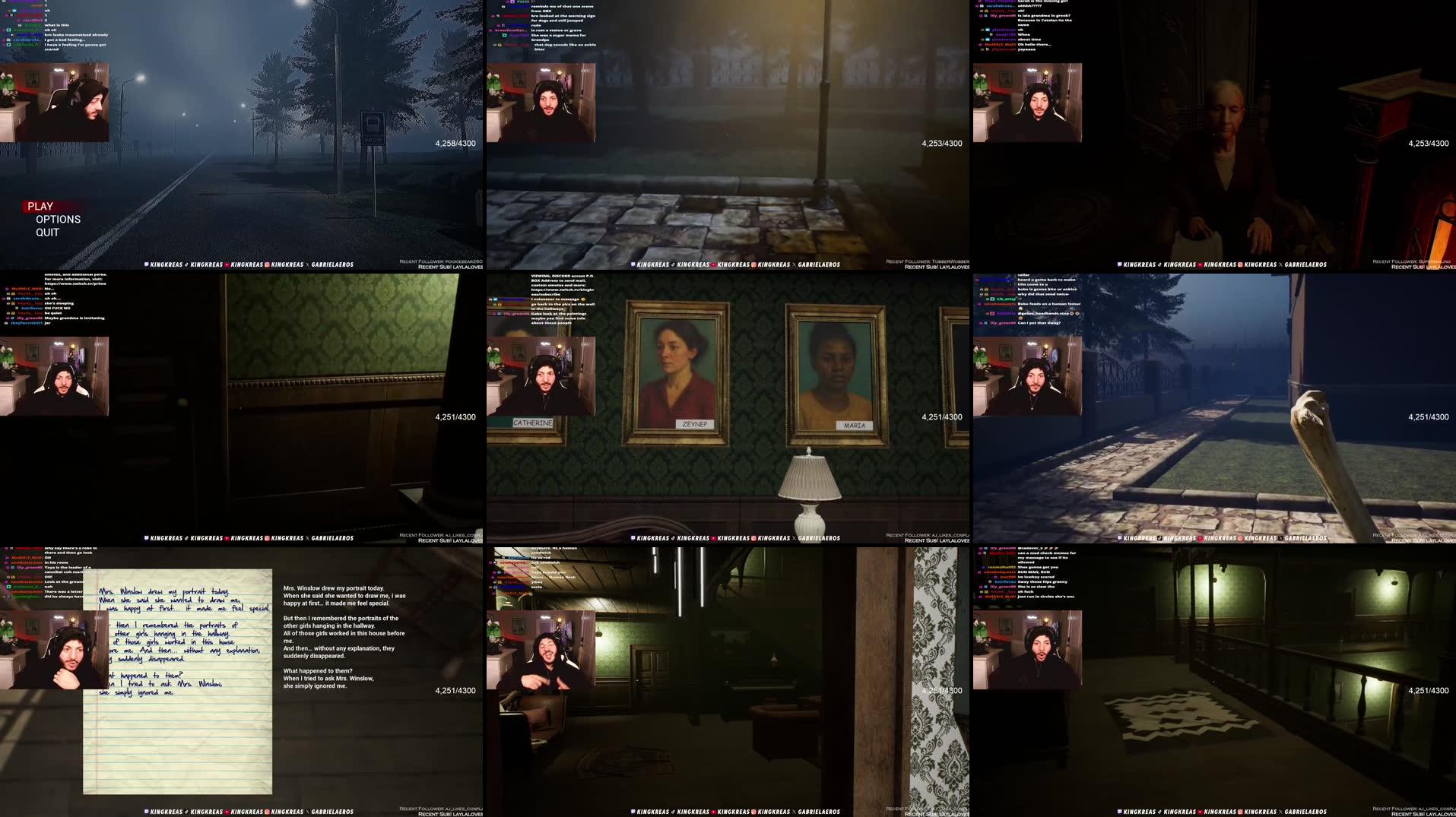This screenshot has height=817, width=1456.
Task: Click the YouTube icon in the stream footer
Action: coord(227,264)
